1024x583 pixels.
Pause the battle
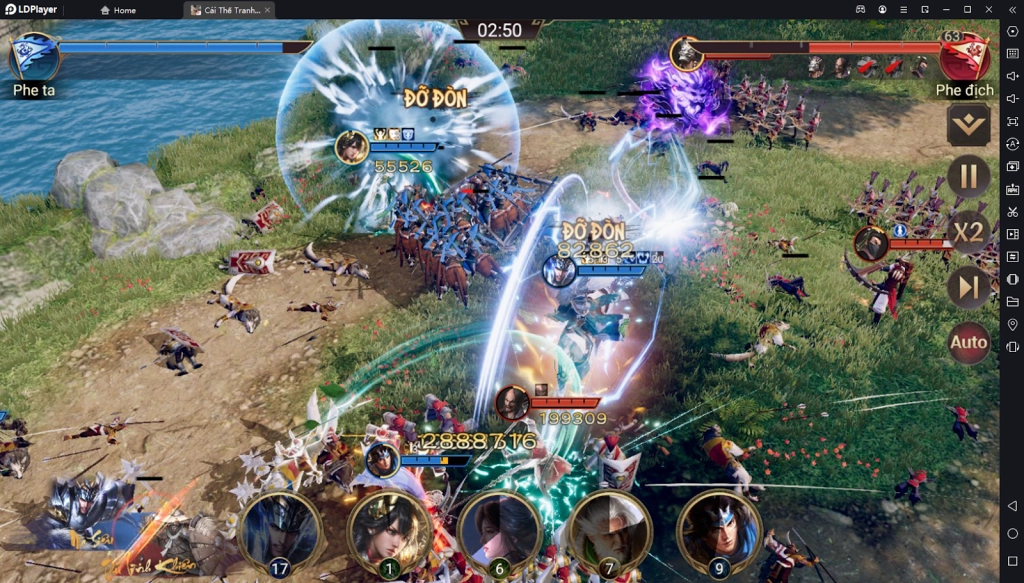pyautogui.click(x=968, y=177)
